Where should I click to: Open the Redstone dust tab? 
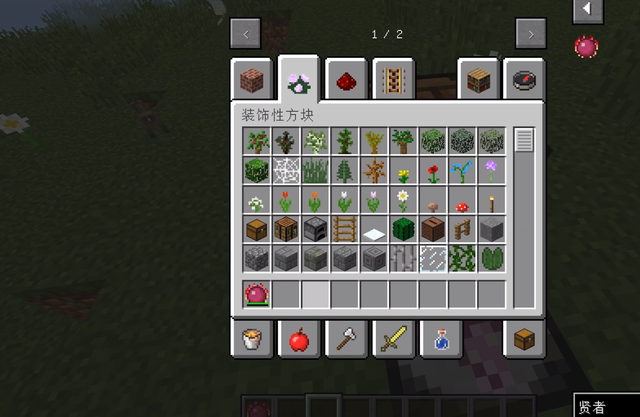point(344,78)
